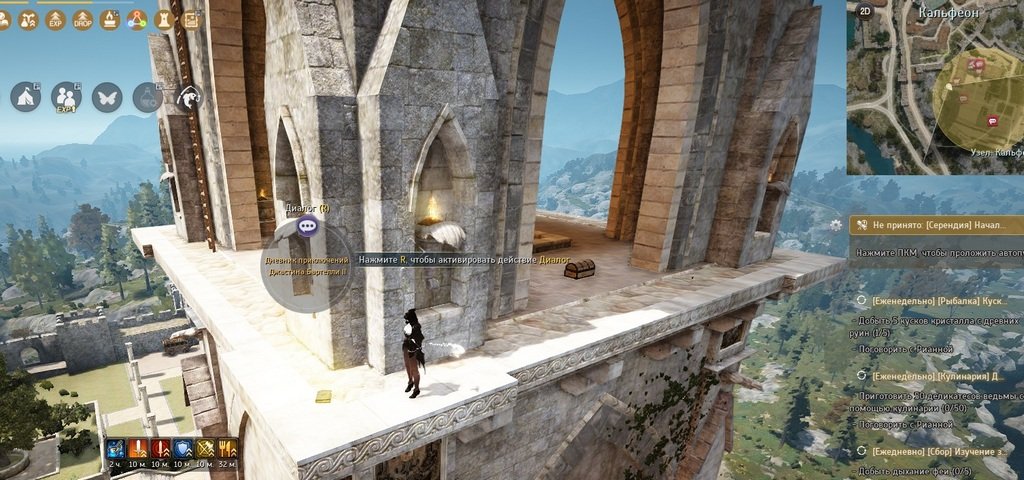This screenshot has width=1024, height=480.
Task: Click the Диалог speech bubble icon
Action: coord(307,226)
